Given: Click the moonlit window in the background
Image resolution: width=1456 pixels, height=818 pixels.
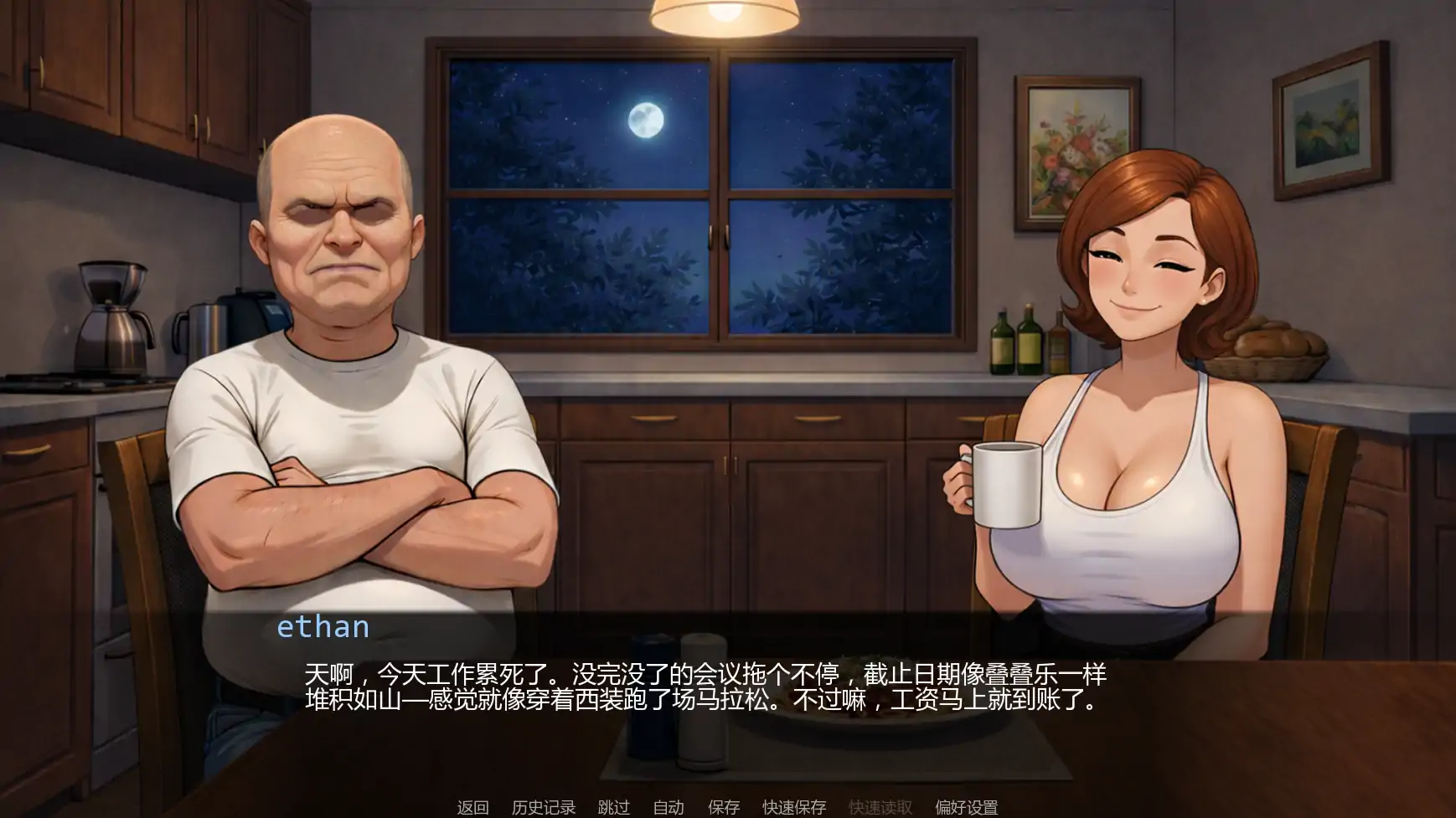Looking at the screenshot, I should pos(695,193).
